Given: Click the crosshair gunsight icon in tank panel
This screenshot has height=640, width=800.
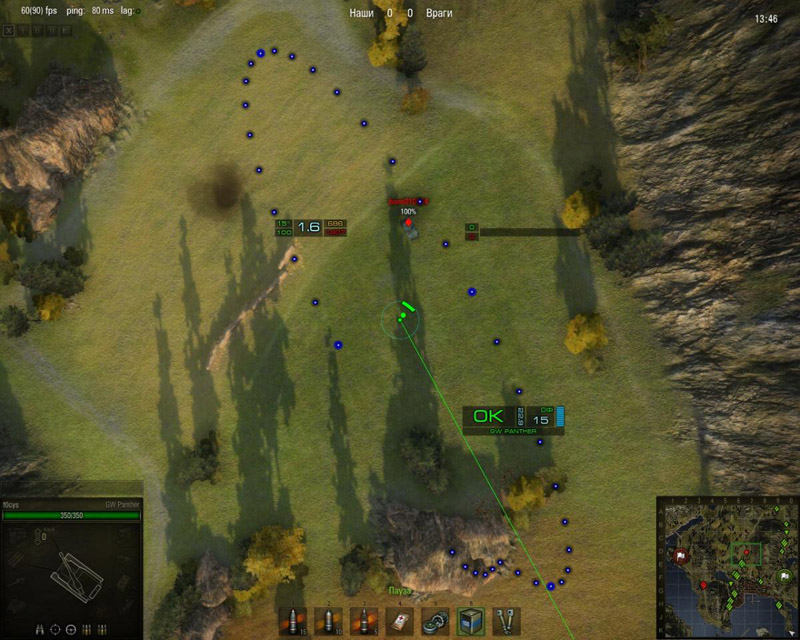Looking at the screenshot, I should pyautogui.click(x=56, y=629).
